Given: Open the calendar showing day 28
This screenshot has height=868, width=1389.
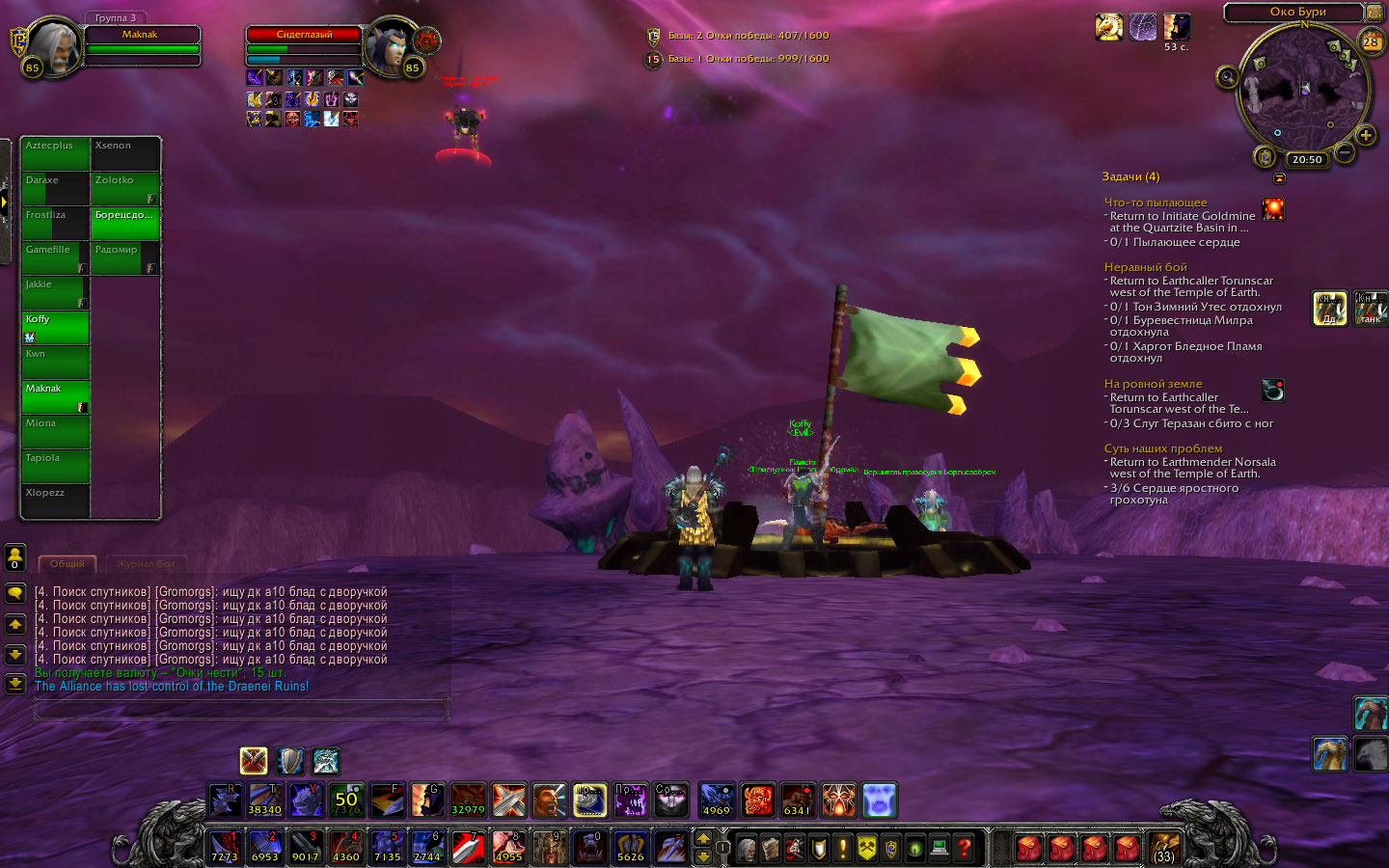Looking at the screenshot, I should (1371, 41).
